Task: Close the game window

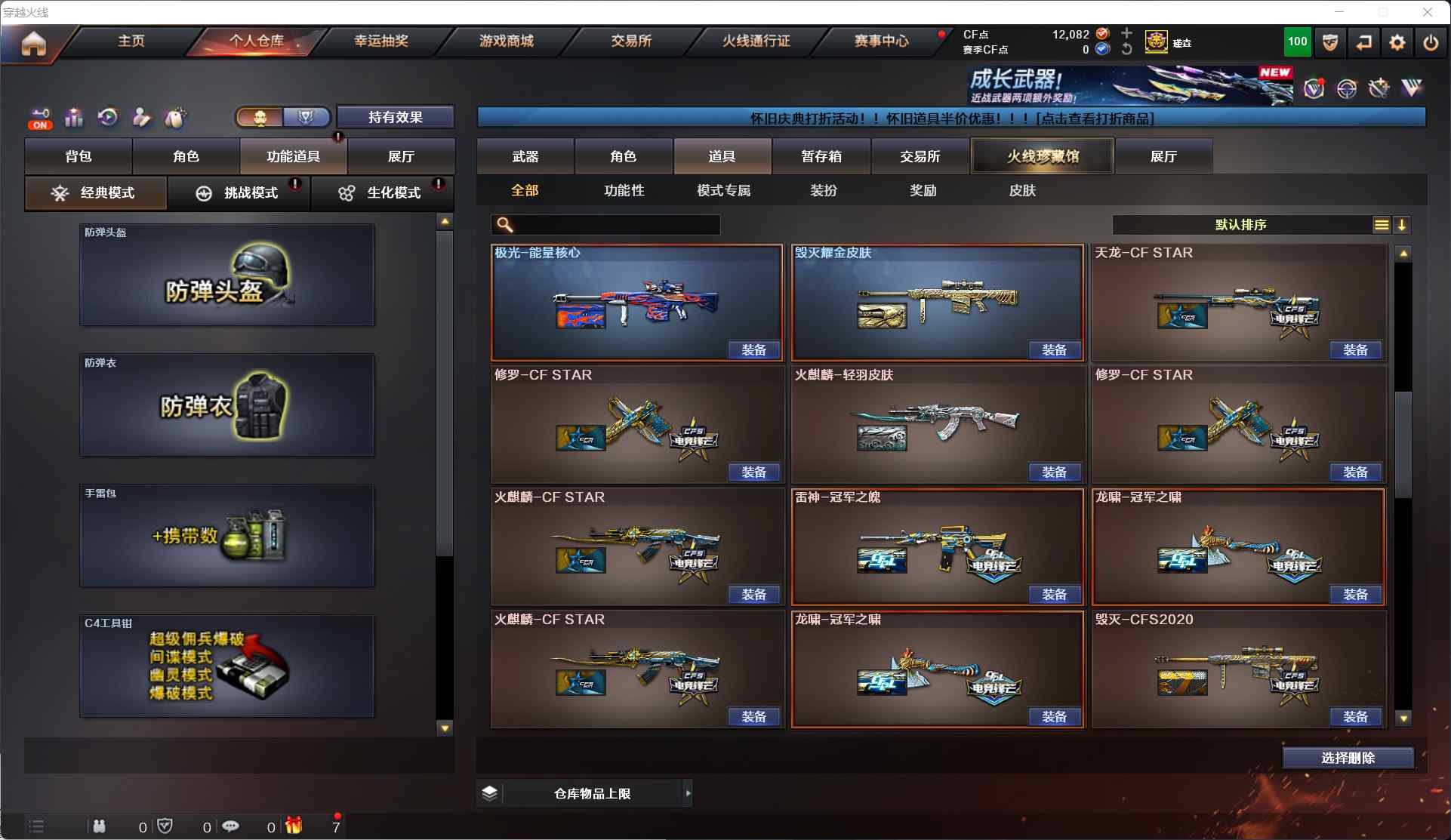Action: [x=1428, y=12]
